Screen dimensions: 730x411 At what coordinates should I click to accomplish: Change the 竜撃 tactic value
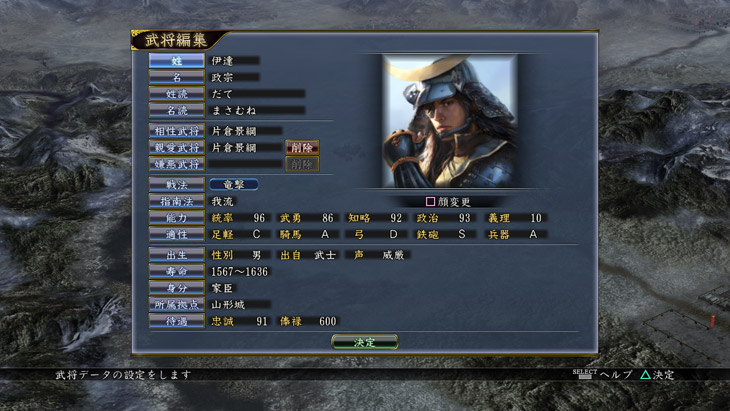tap(234, 185)
